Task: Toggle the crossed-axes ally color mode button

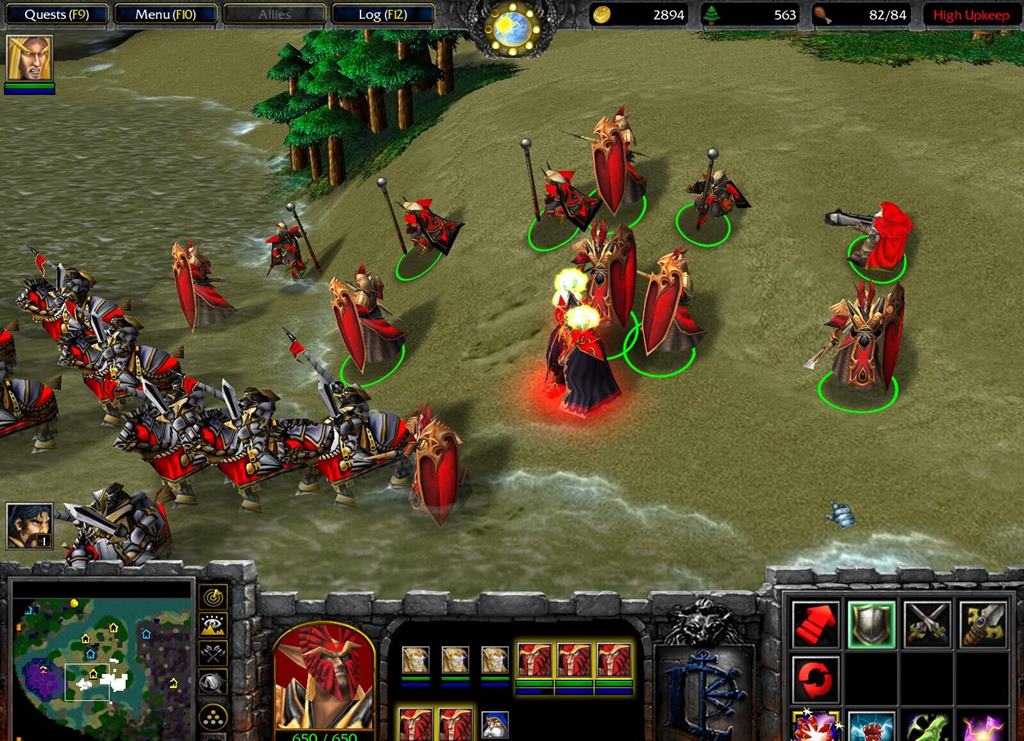Action: coord(213,654)
